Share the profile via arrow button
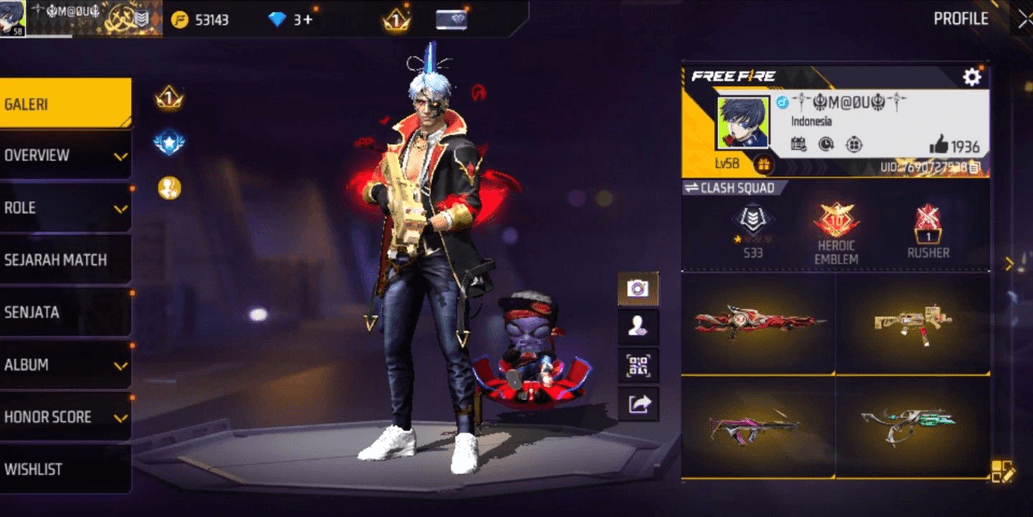Image resolution: width=1033 pixels, height=517 pixels. point(638,403)
